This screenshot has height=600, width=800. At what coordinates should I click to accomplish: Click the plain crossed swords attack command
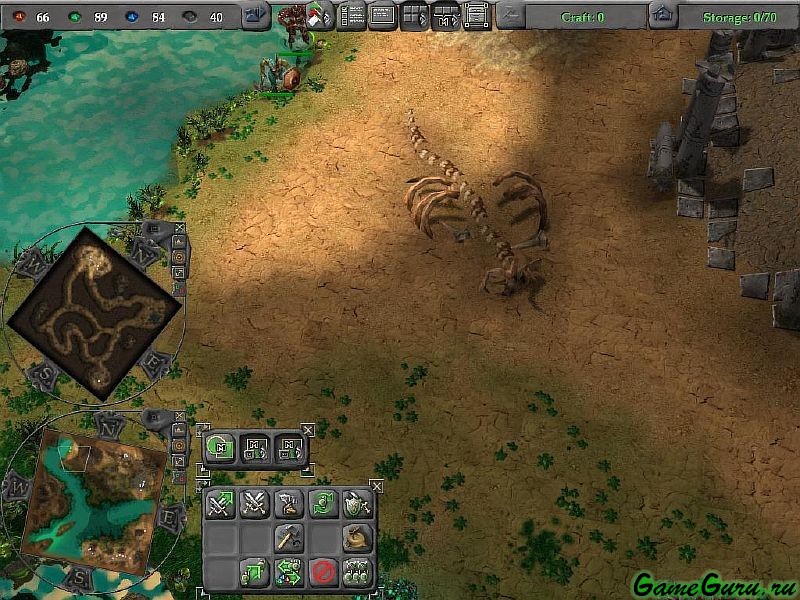(254, 504)
